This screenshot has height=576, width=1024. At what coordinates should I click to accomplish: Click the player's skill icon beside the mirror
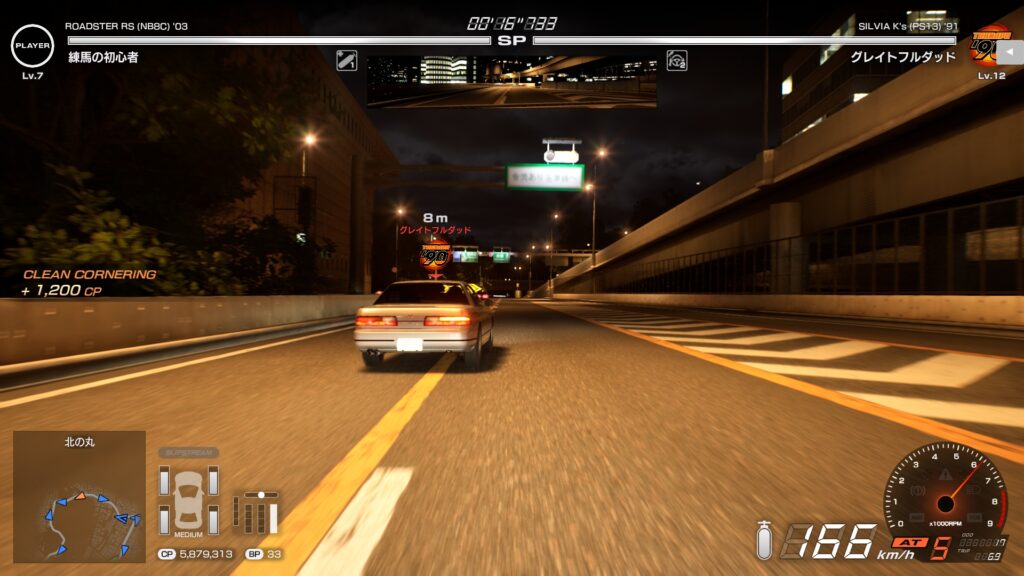(x=347, y=59)
